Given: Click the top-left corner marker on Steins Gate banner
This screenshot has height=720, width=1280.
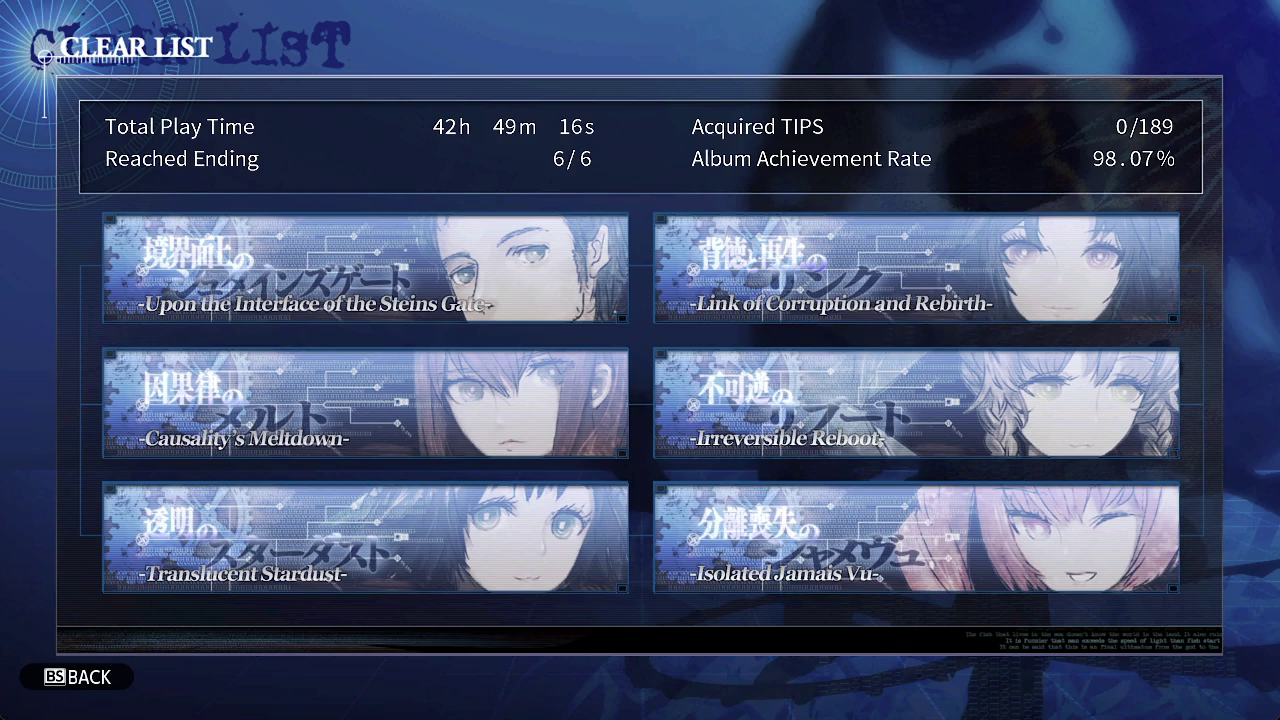Looking at the screenshot, I should coord(112,221).
